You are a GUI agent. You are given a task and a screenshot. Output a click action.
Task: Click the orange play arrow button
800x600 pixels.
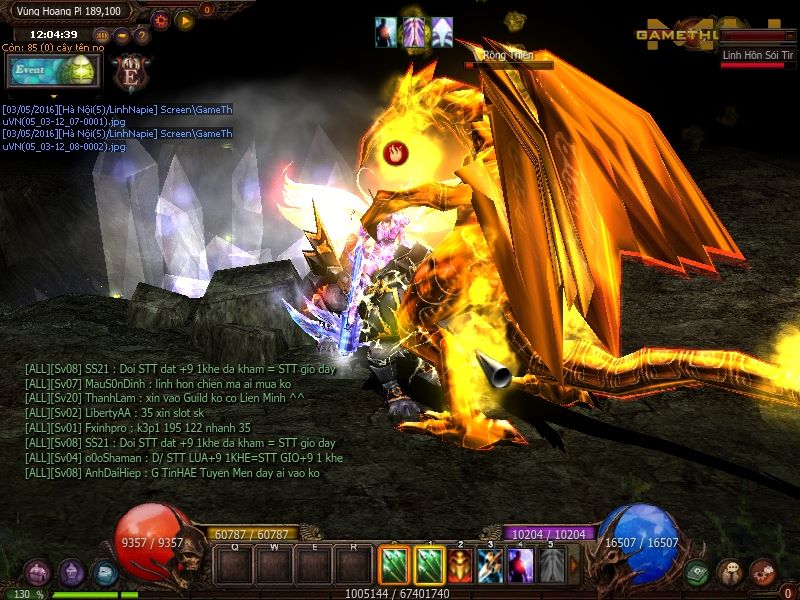[x=185, y=19]
